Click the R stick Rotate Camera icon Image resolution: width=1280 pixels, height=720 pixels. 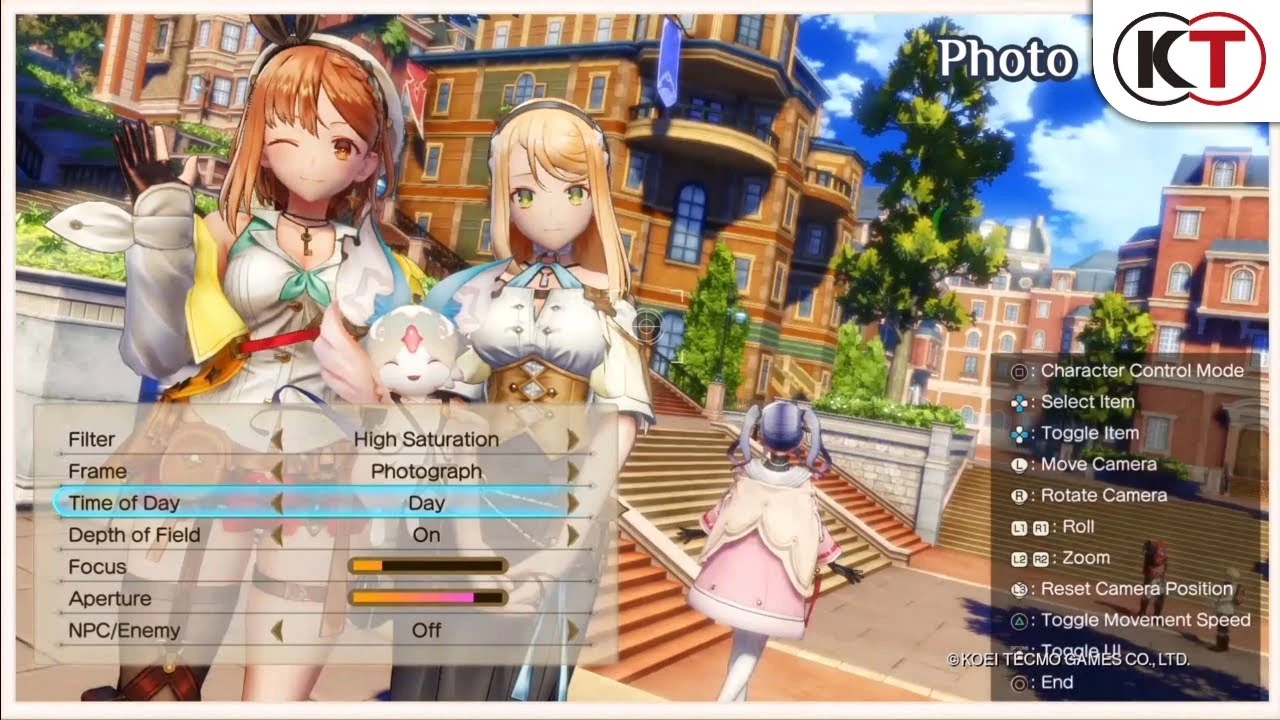1019,495
